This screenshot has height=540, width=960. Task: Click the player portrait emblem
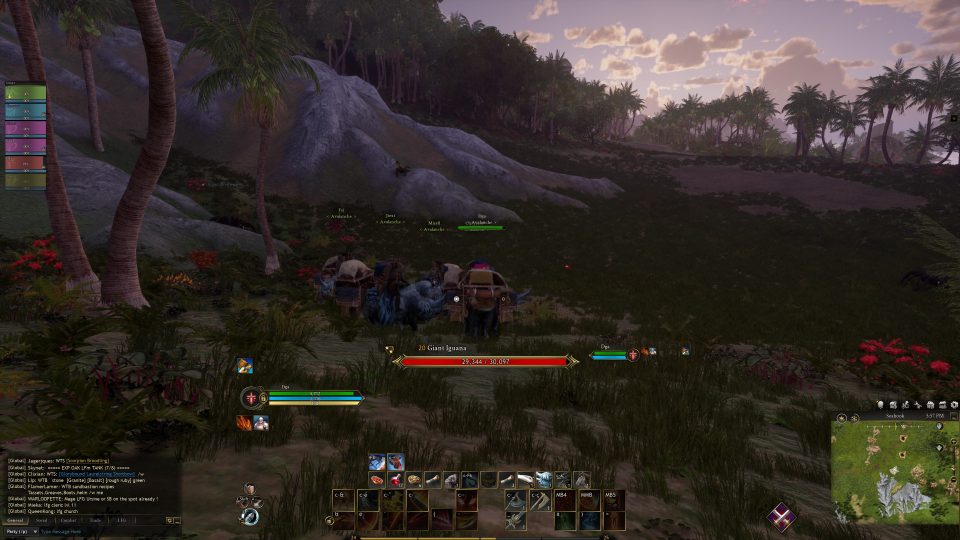tap(250, 398)
